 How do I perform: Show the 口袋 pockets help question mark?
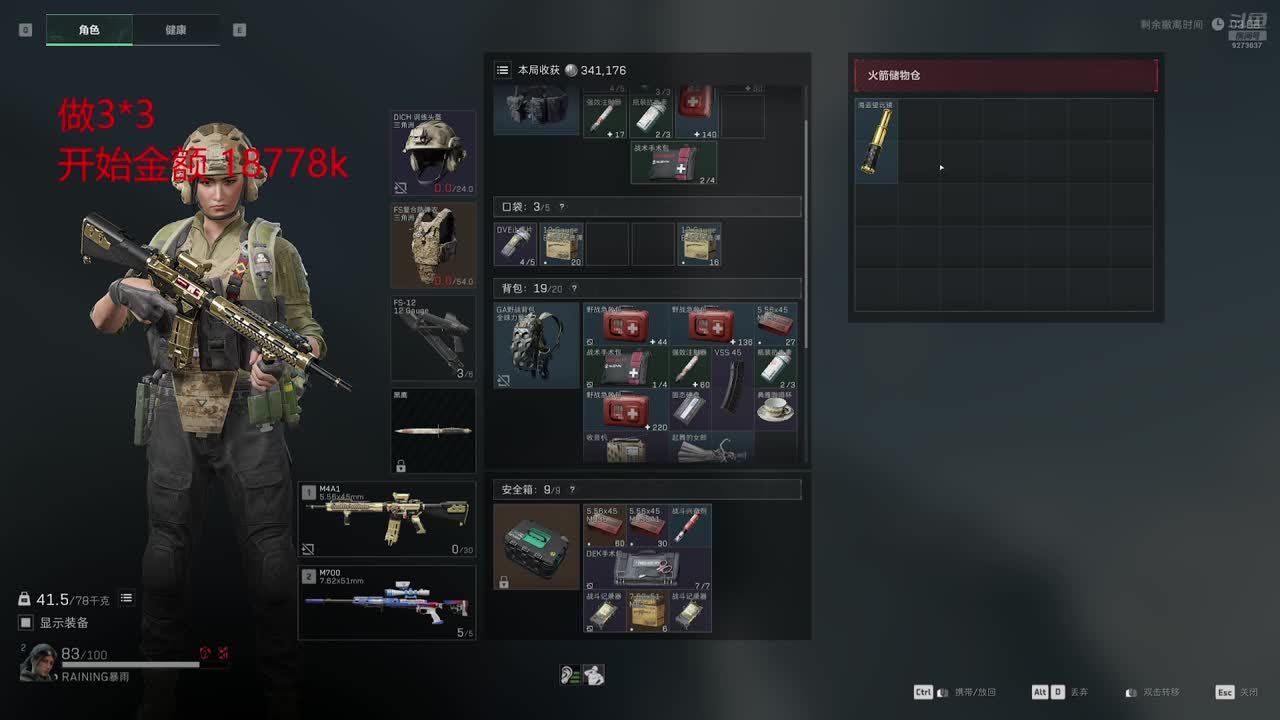[562, 207]
